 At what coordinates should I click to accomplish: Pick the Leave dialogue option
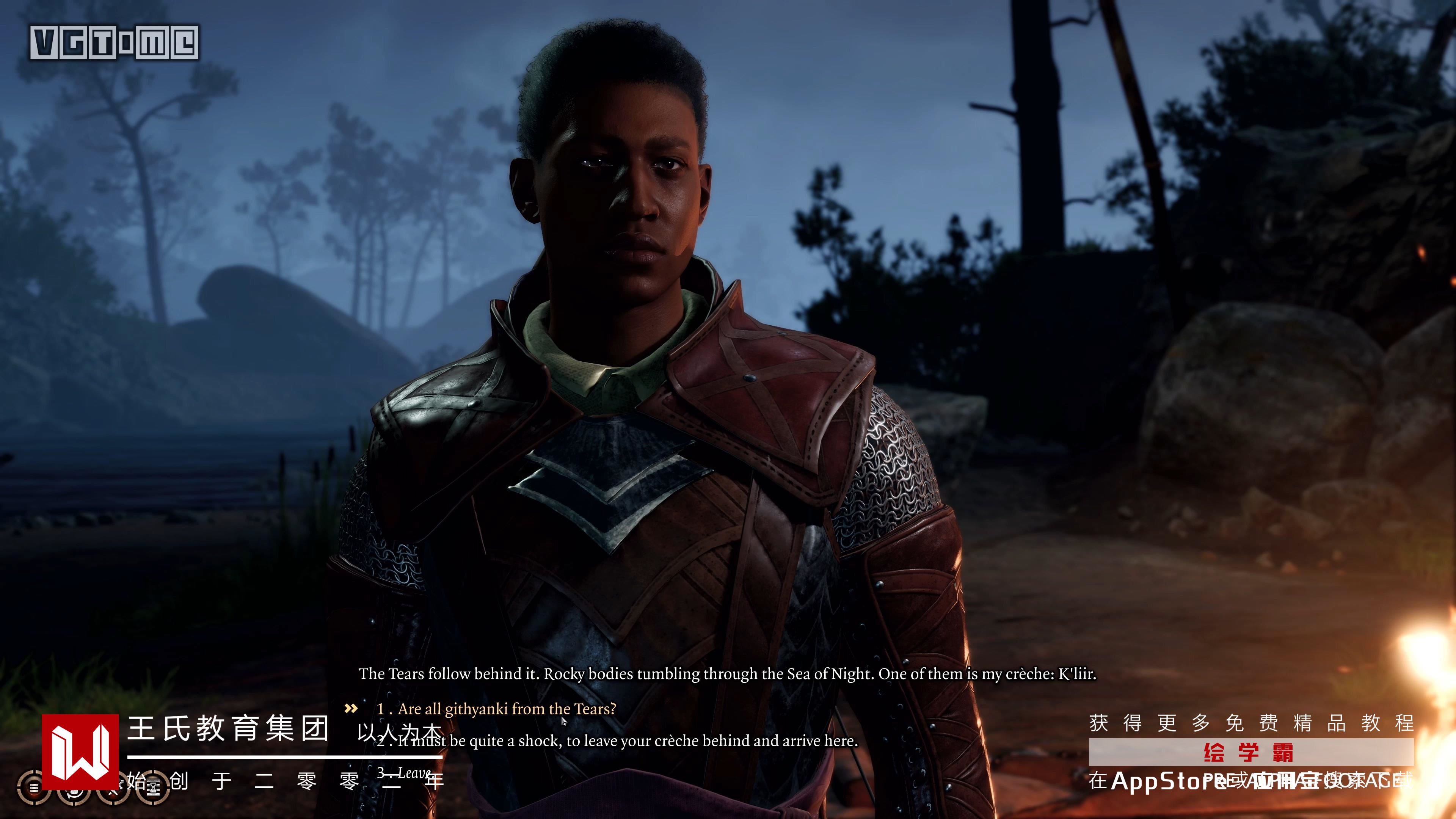tap(414, 773)
